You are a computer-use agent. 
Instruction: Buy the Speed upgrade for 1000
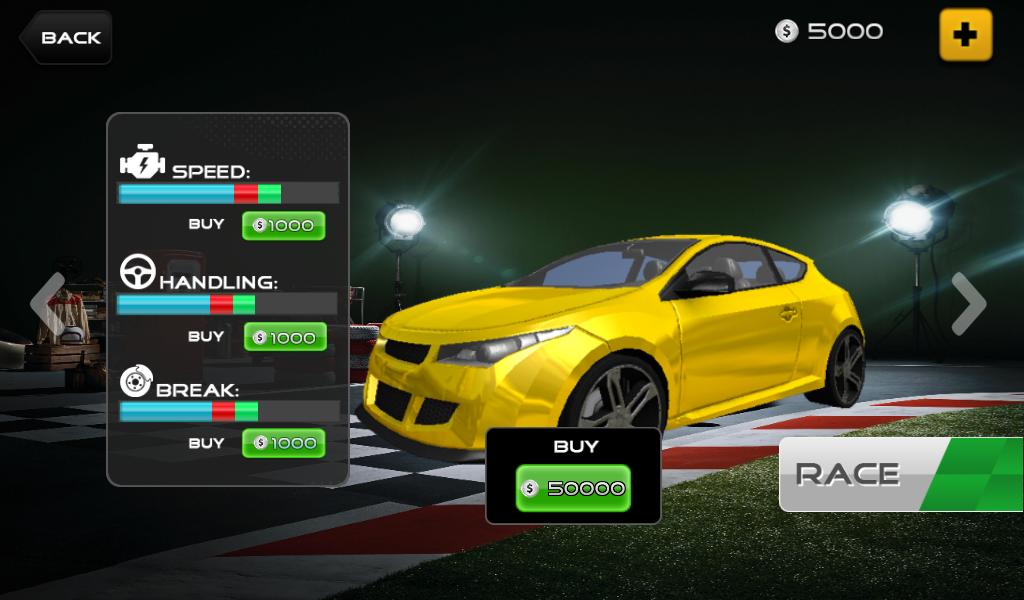coord(284,226)
